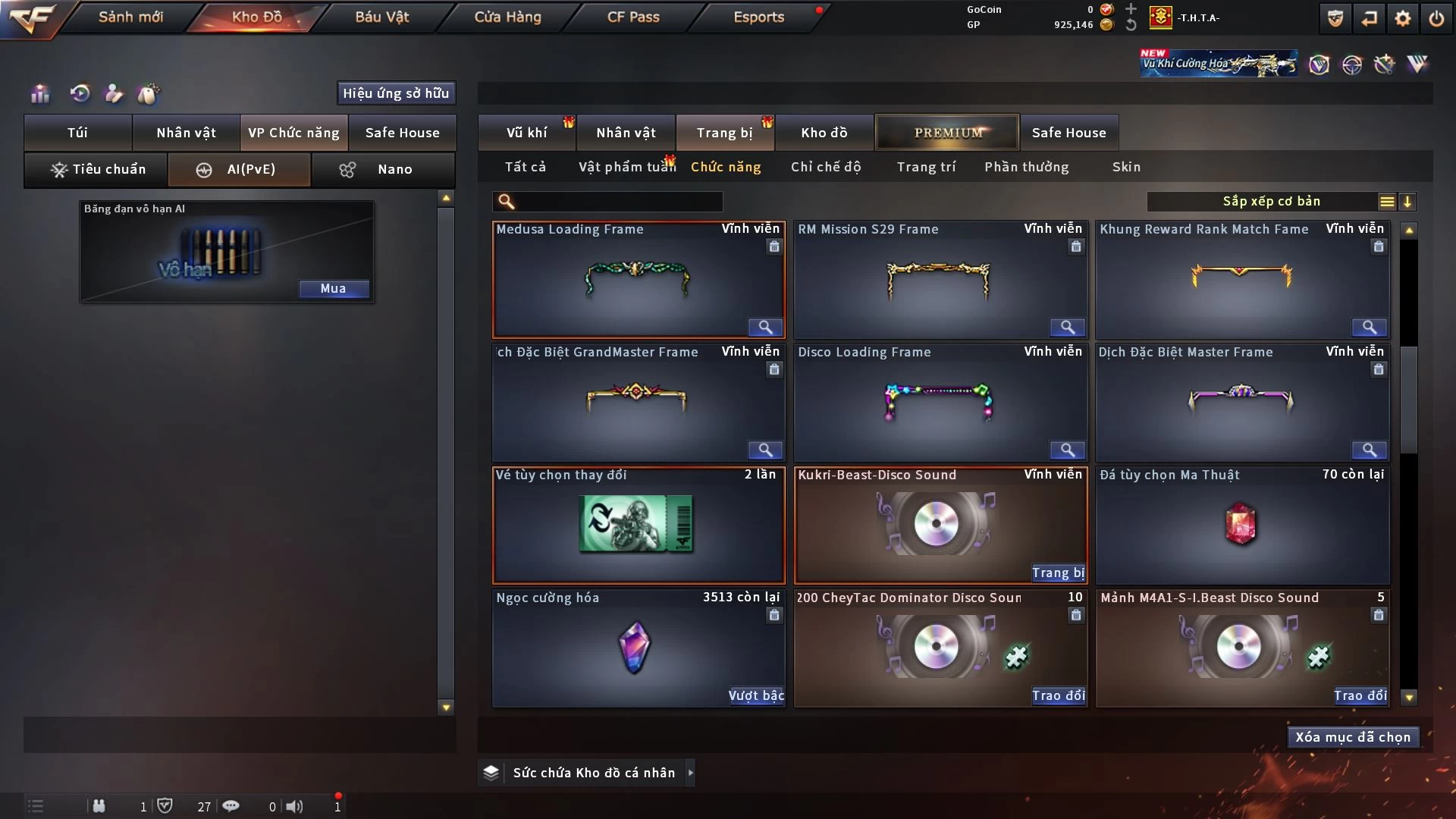Switch to the Vũ khí tab
Screen dimensions: 1456x819
(x=526, y=133)
